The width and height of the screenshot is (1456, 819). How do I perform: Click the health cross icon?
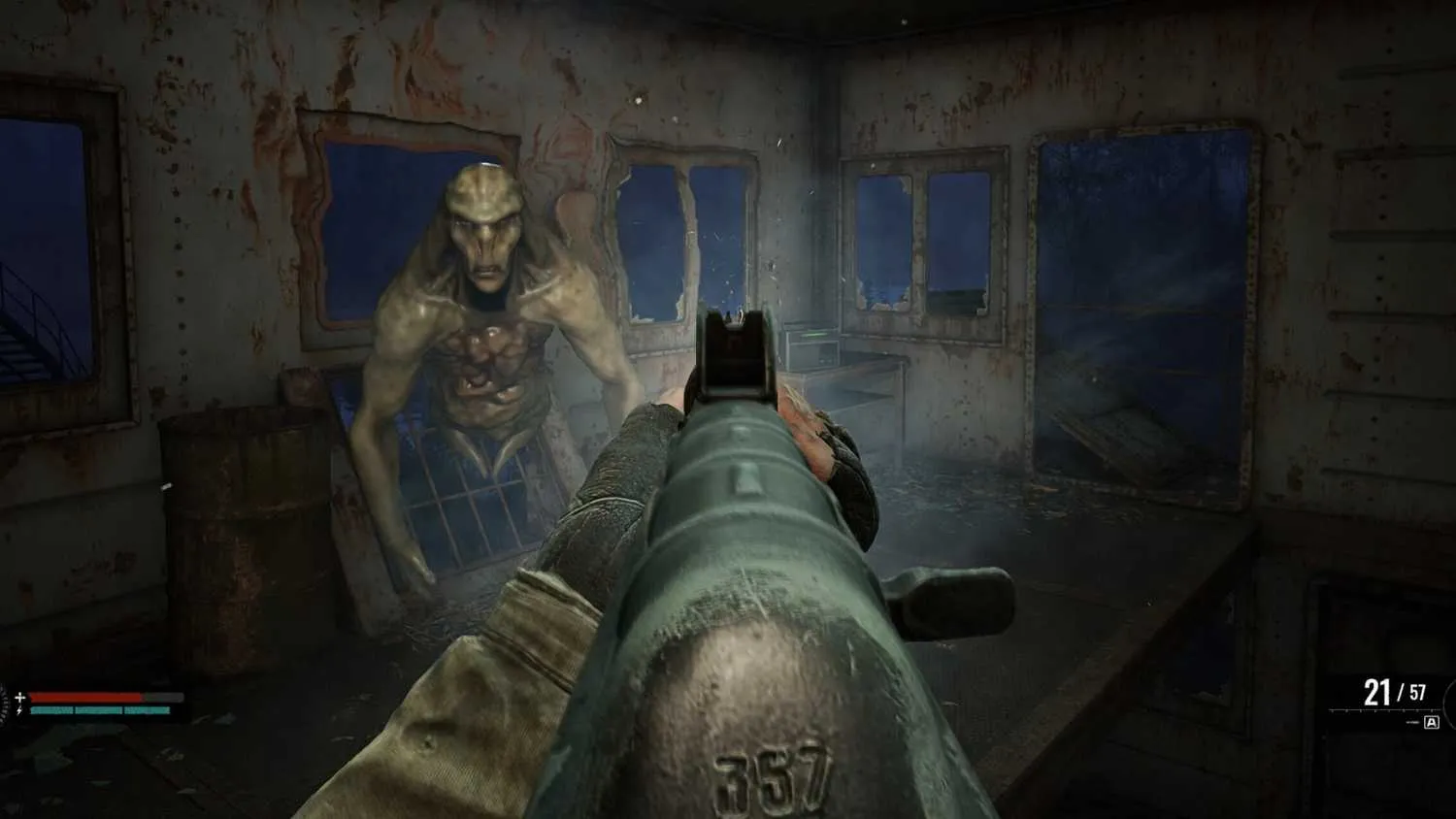point(20,697)
